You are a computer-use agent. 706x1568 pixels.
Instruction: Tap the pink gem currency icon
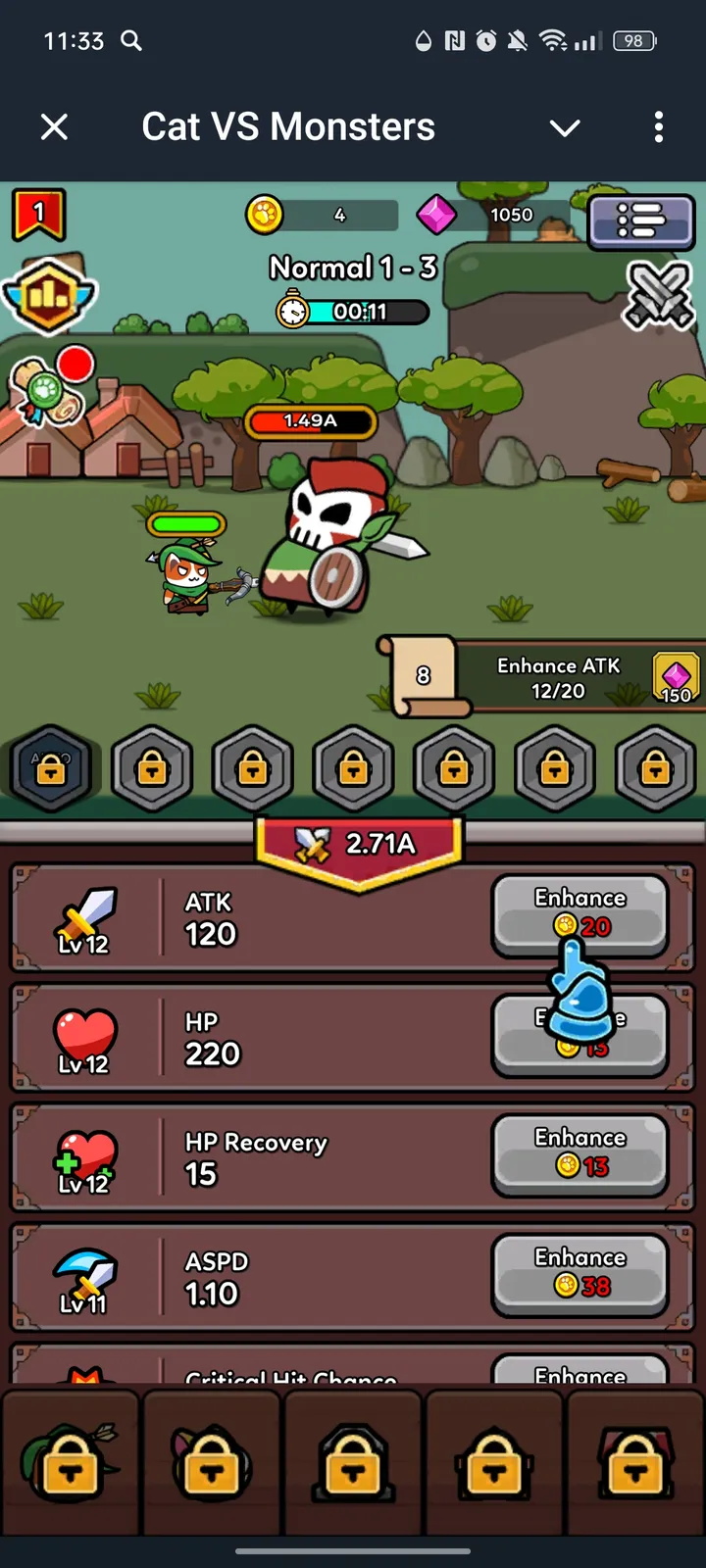[436, 215]
